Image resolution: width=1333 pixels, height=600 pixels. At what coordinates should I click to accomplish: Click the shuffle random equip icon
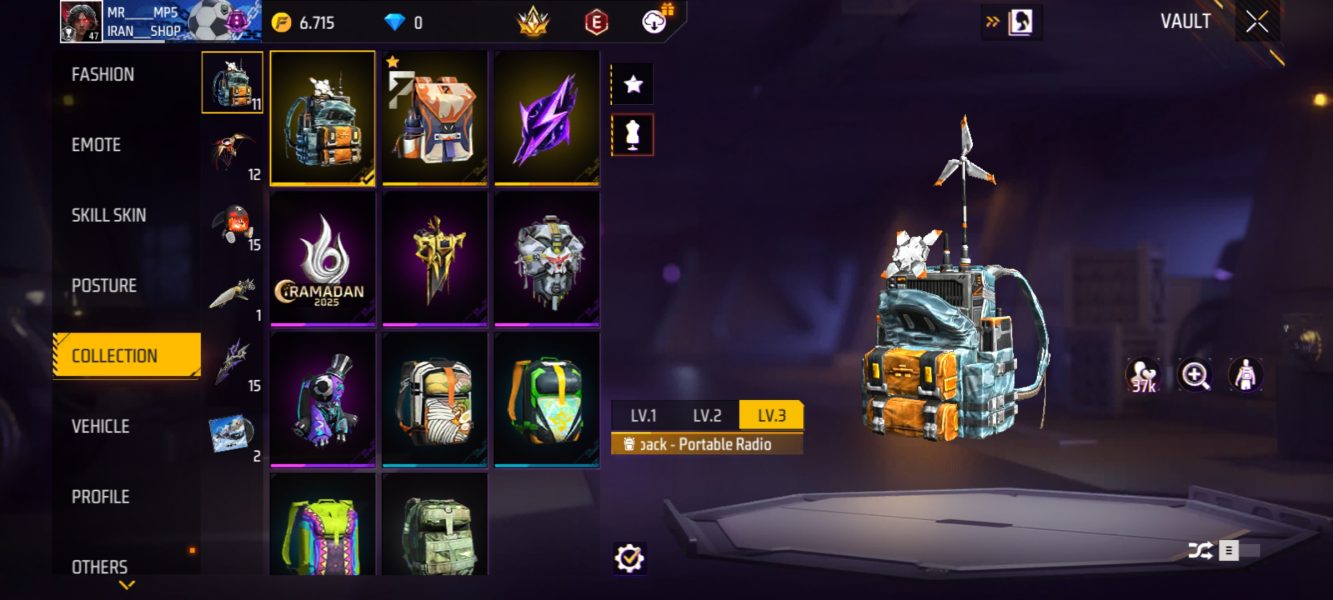(x=1200, y=550)
